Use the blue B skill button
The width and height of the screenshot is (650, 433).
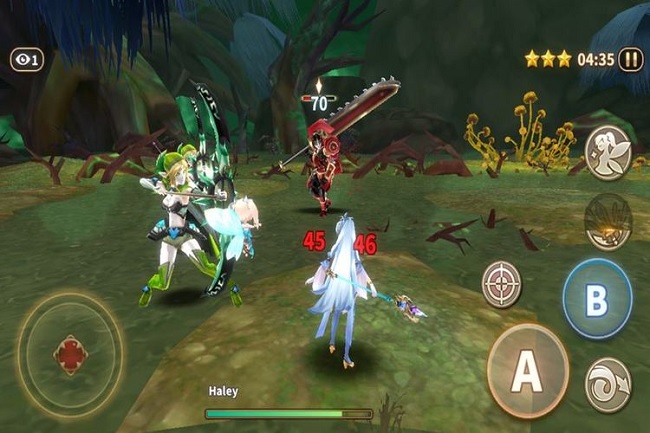597,298
